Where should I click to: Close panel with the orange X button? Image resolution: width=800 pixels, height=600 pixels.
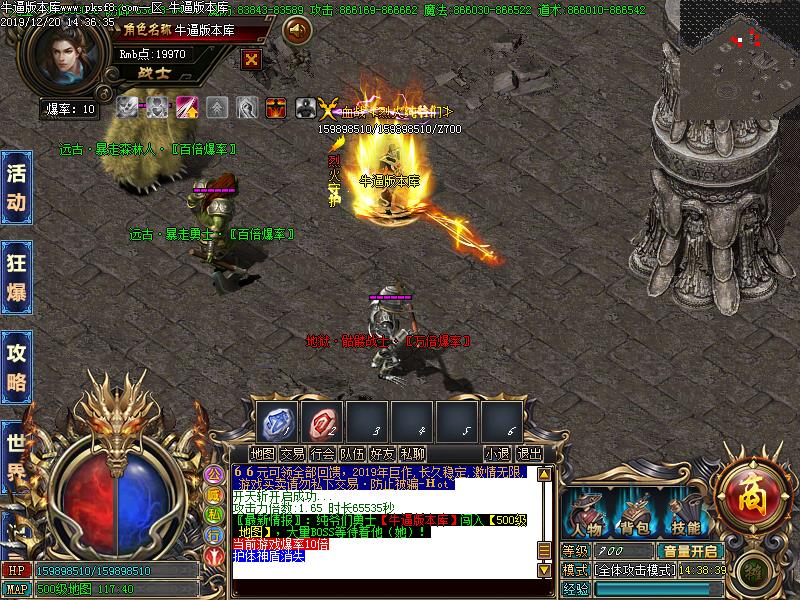pyautogui.click(x=252, y=59)
